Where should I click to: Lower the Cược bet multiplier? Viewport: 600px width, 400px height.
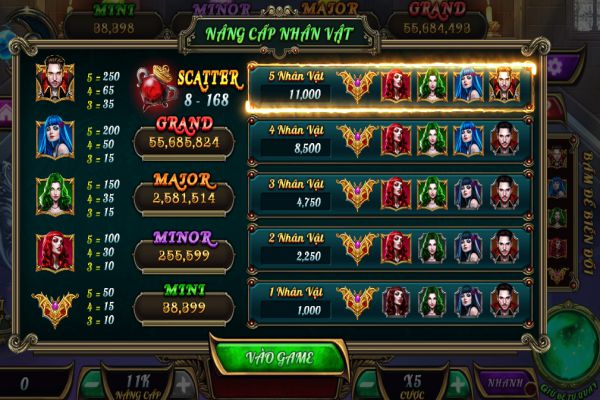tap(368, 383)
